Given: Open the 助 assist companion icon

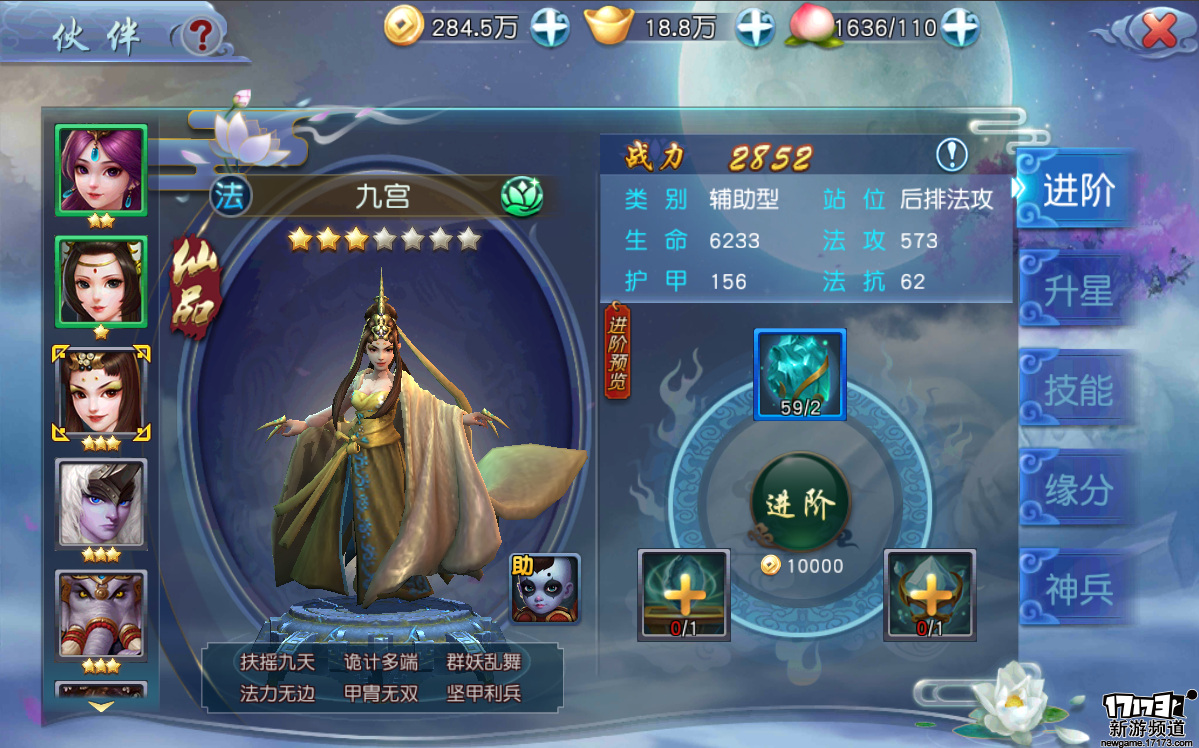Looking at the screenshot, I should tap(544, 589).
